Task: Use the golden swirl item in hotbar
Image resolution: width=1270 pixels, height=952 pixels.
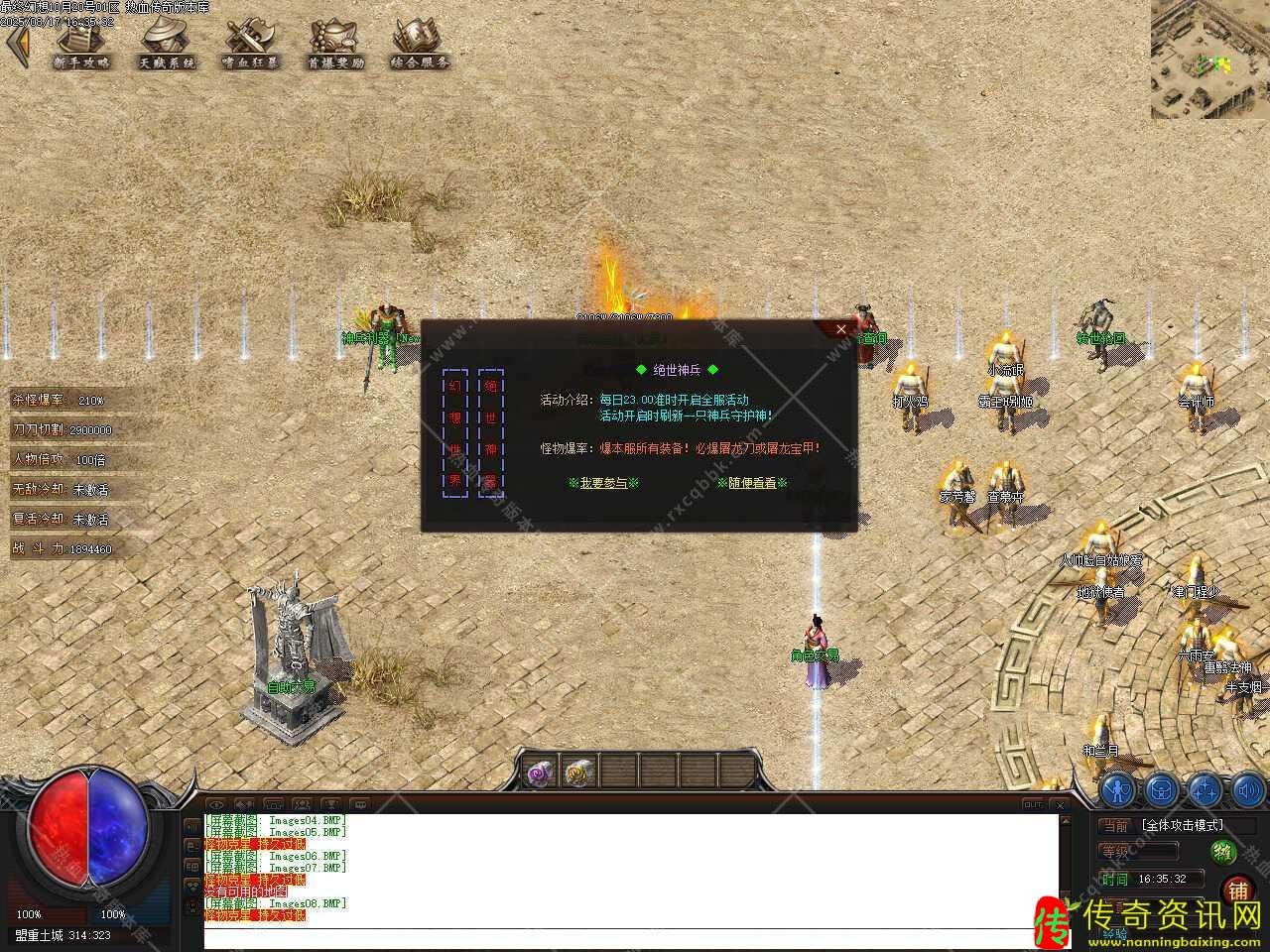Action: pyautogui.click(x=577, y=772)
